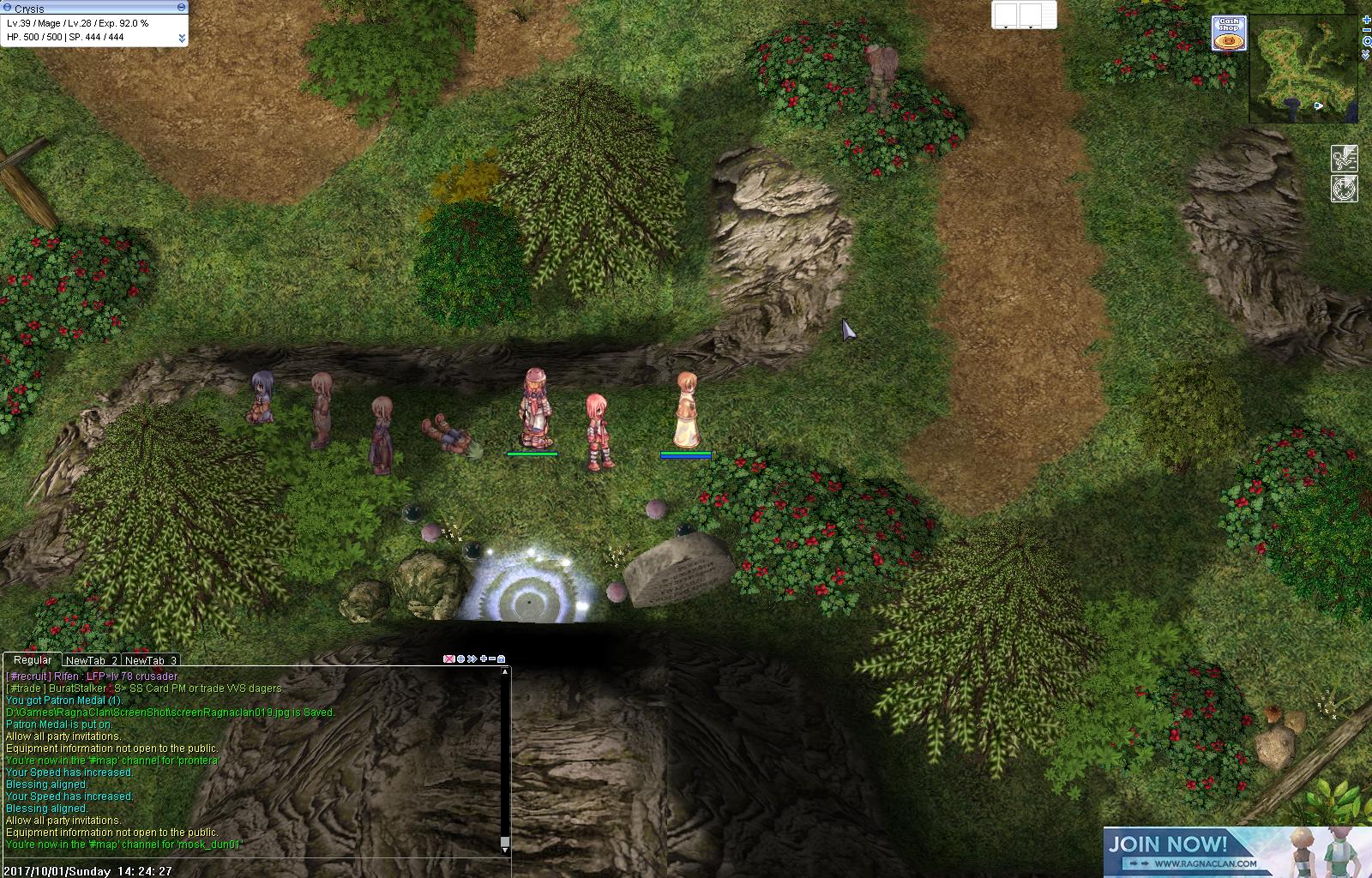The height and width of the screenshot is (878, 1372).
Task: Select the character action icon below the minimap
Action: [x=1345, y=159]
